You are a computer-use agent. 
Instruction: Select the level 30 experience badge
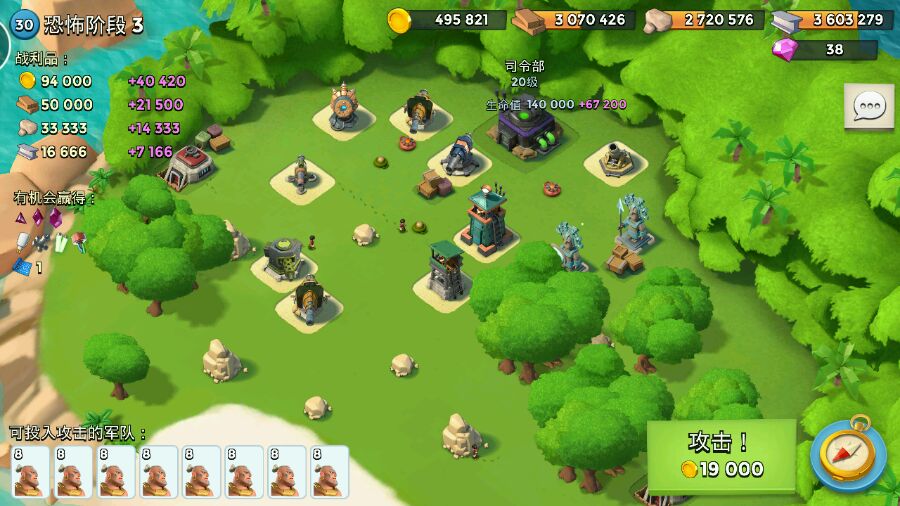pyautogui.click(x=24, y=25)
